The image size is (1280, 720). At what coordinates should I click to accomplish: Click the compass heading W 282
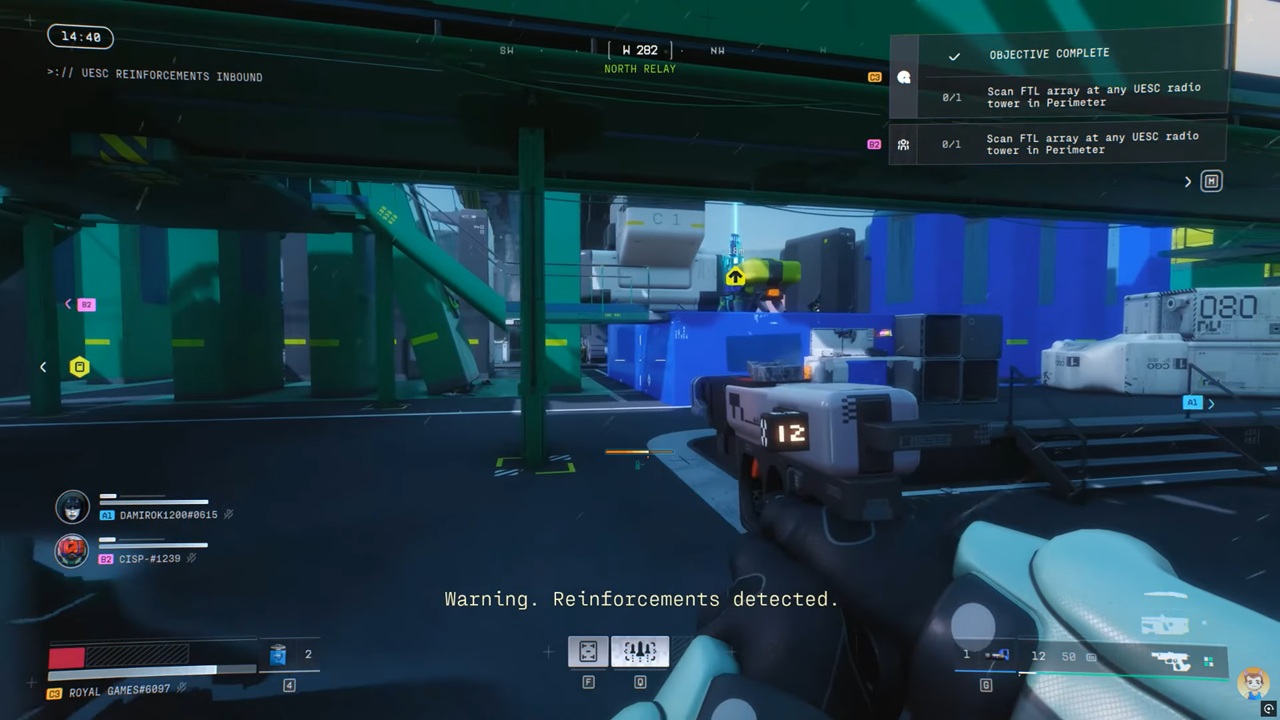[x=640, y=50]
